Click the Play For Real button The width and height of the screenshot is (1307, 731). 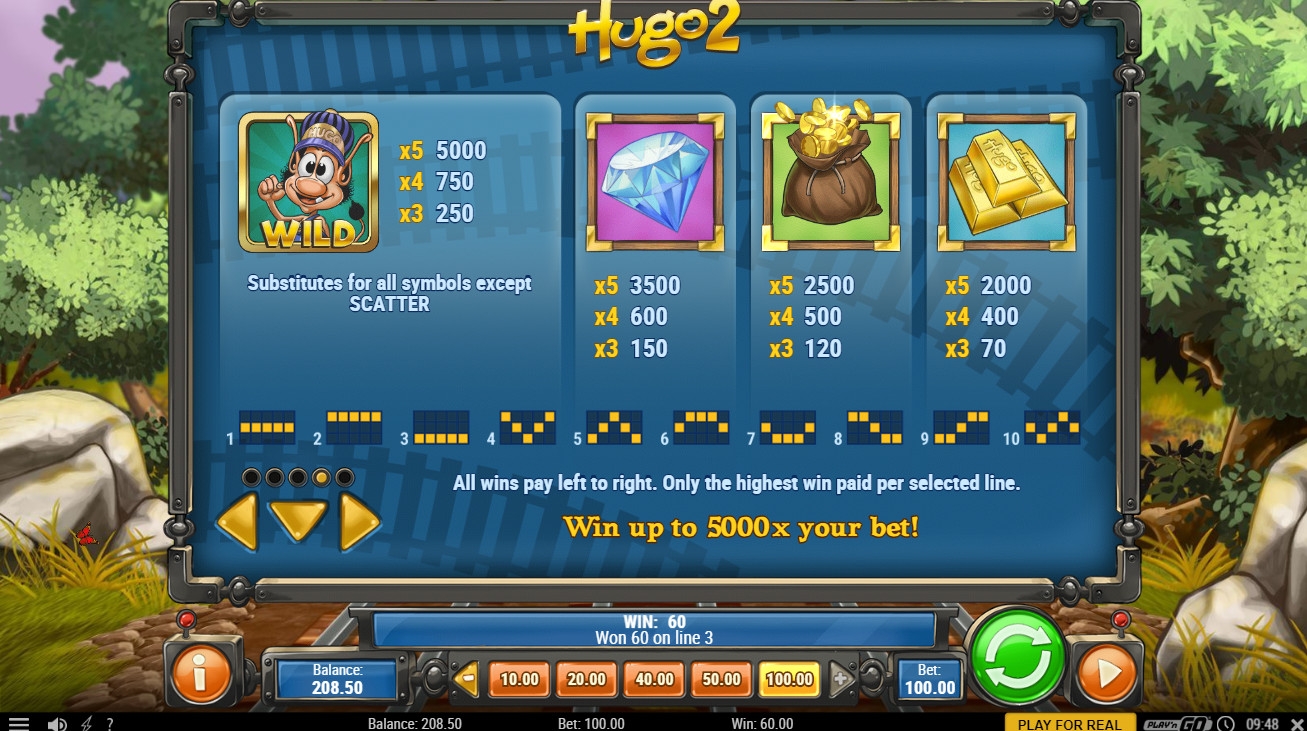pos(1070,723)
